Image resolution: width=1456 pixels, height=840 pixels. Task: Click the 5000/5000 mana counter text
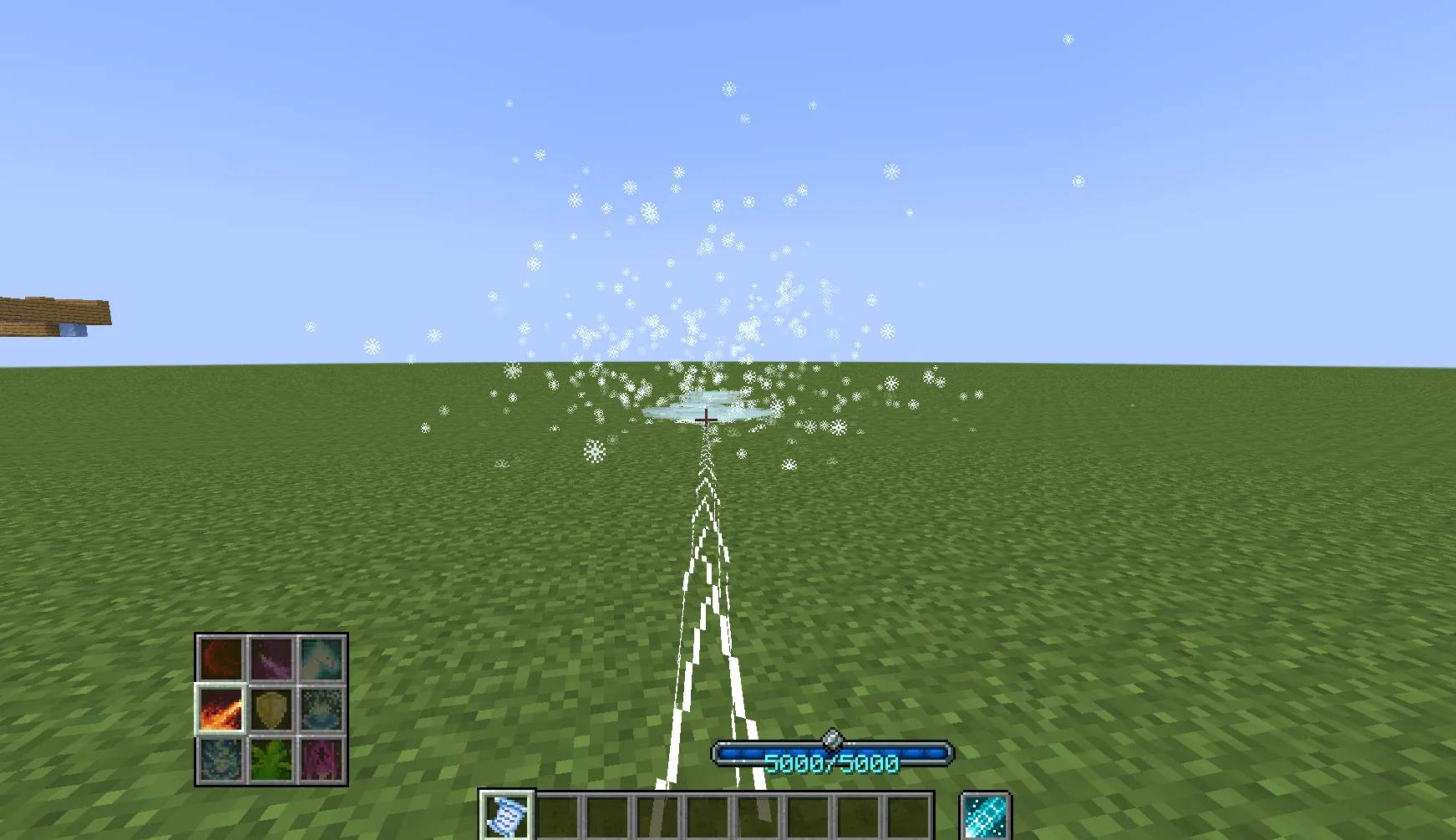[832, 761]
